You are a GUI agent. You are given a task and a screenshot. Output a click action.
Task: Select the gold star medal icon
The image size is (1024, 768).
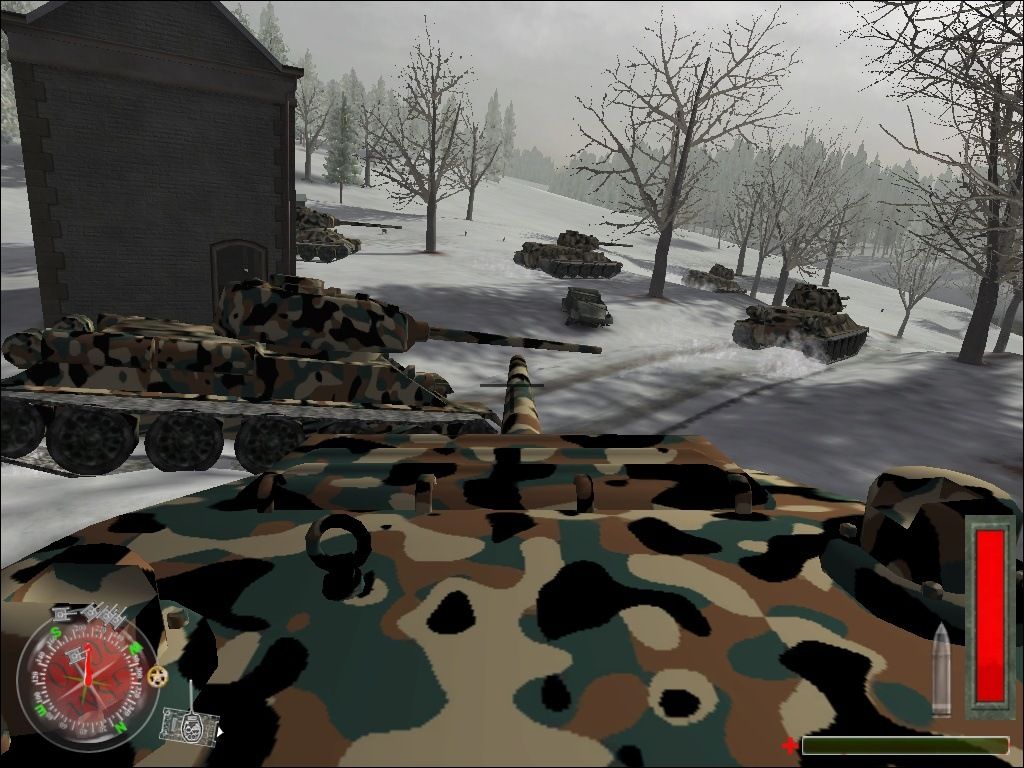(x=158, y=676)
